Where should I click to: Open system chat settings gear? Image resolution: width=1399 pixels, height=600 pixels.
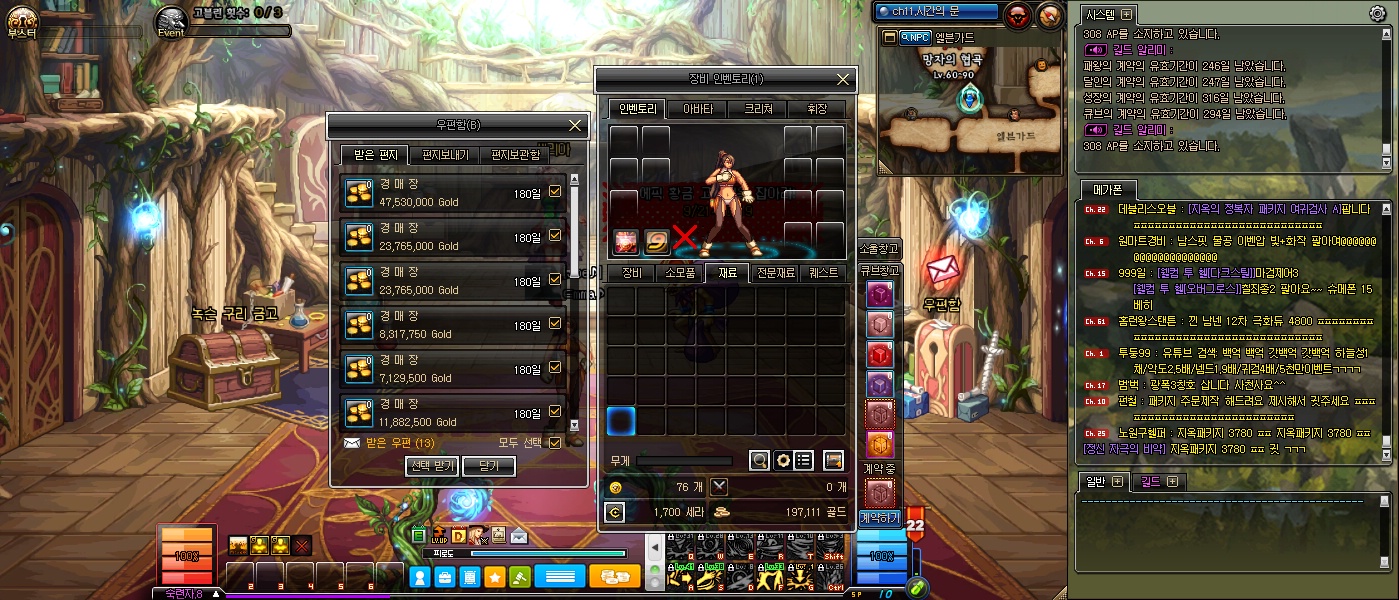pyautogui.click(x=1377, y=13)
